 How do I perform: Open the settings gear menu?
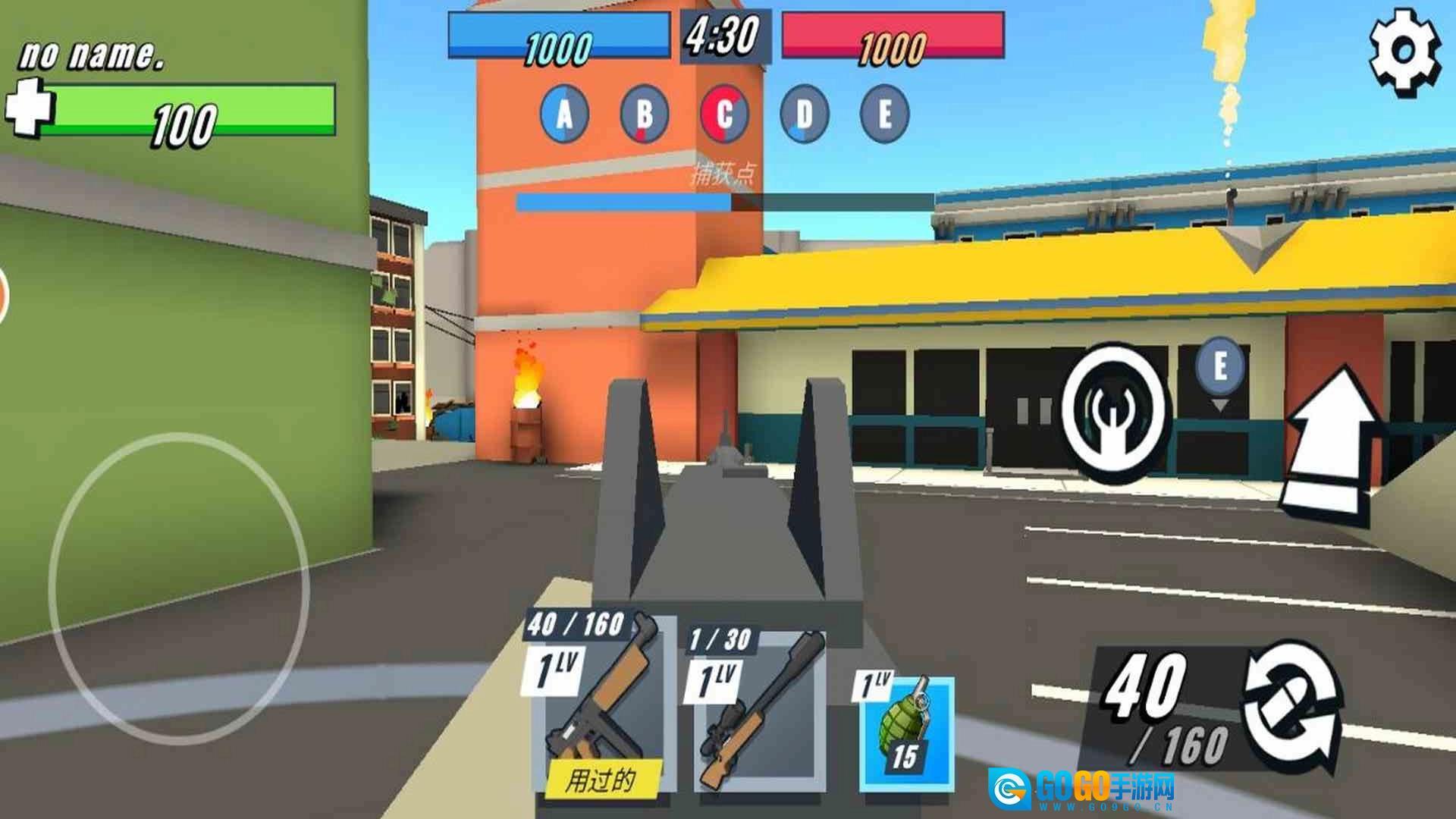(x=1404, y=53)
